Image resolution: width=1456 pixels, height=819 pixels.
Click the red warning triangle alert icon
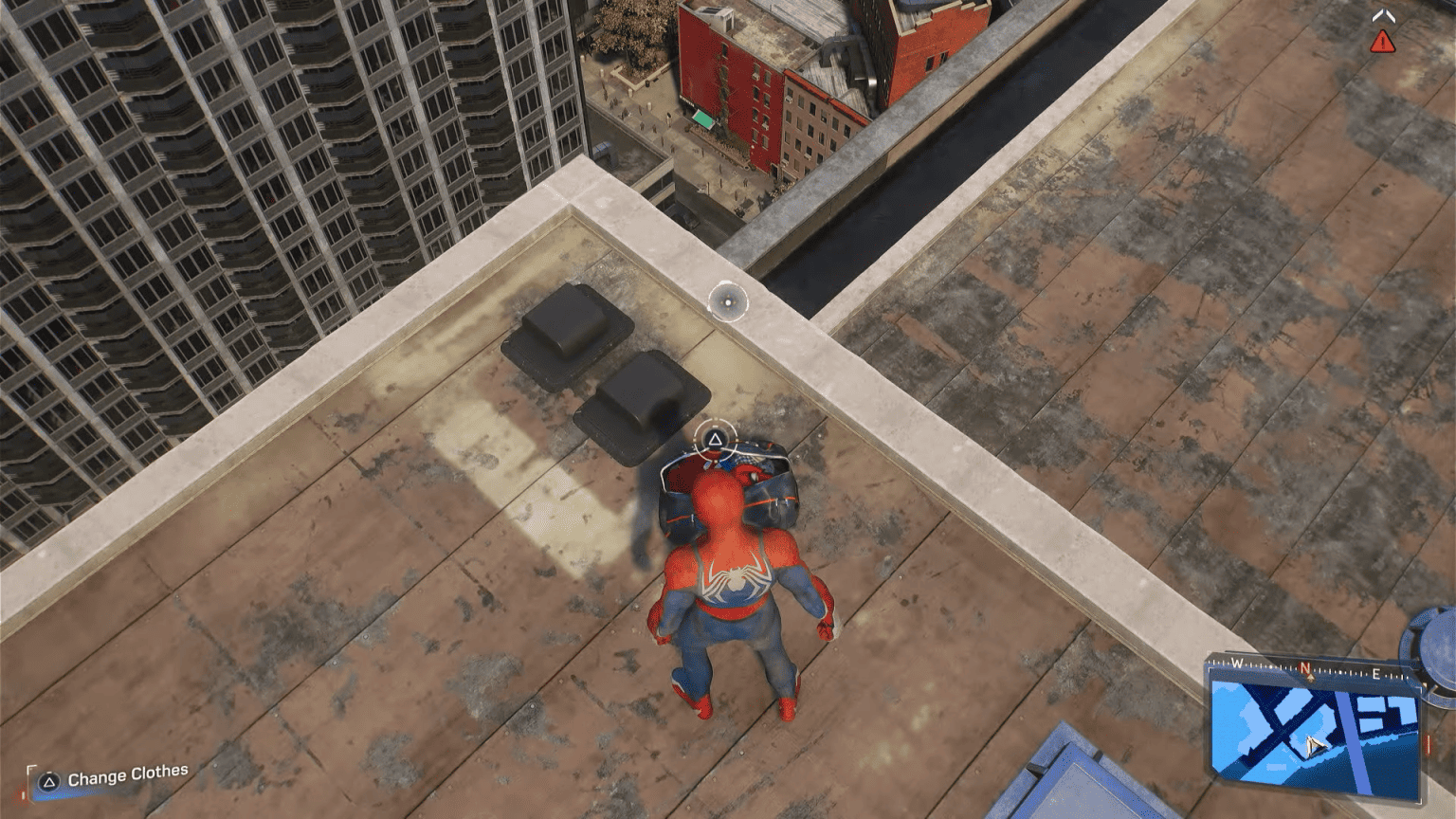(1383, 41)
